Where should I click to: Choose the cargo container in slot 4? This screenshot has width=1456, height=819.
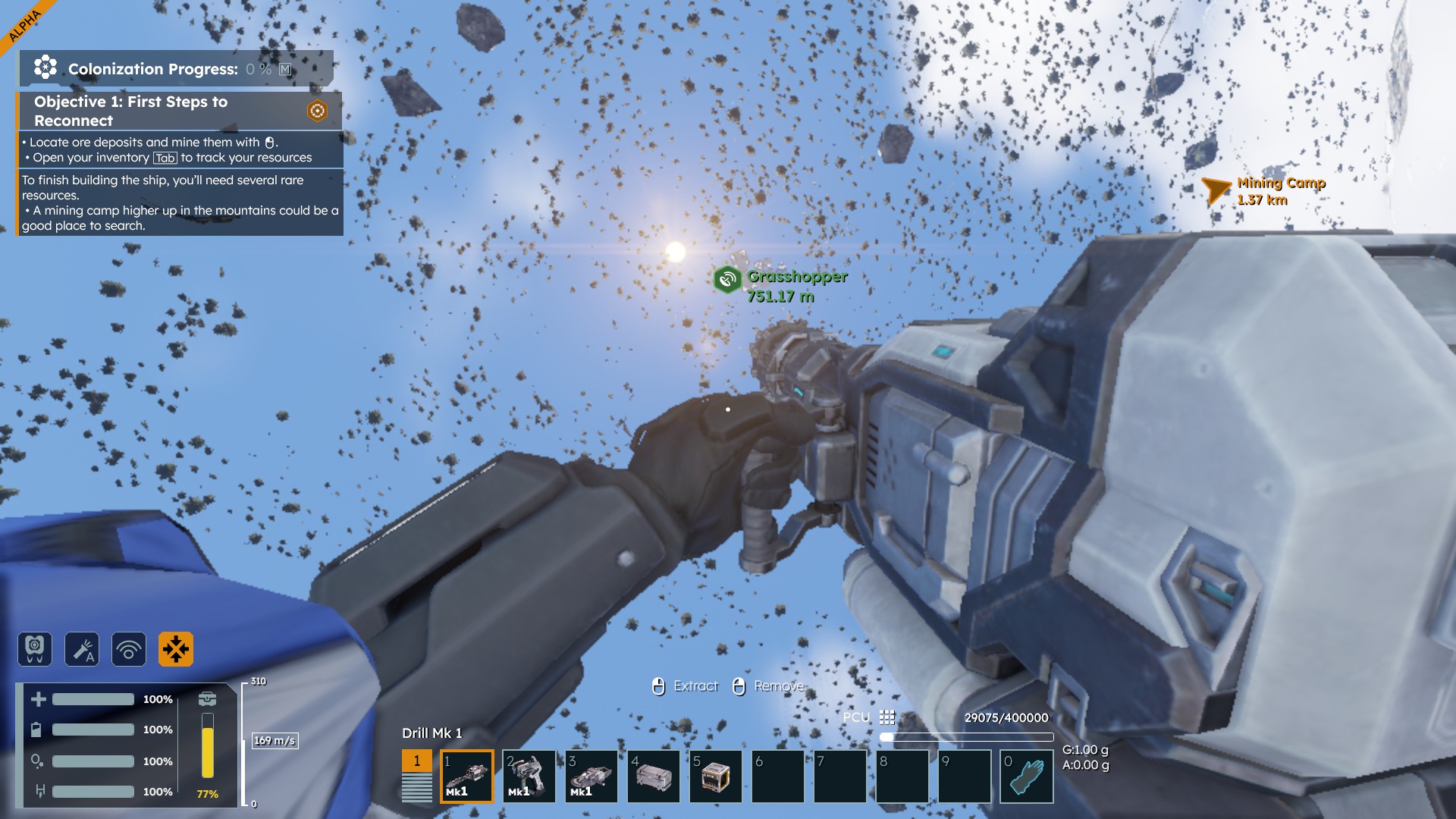pyautogui.click(x=653, y=776)
